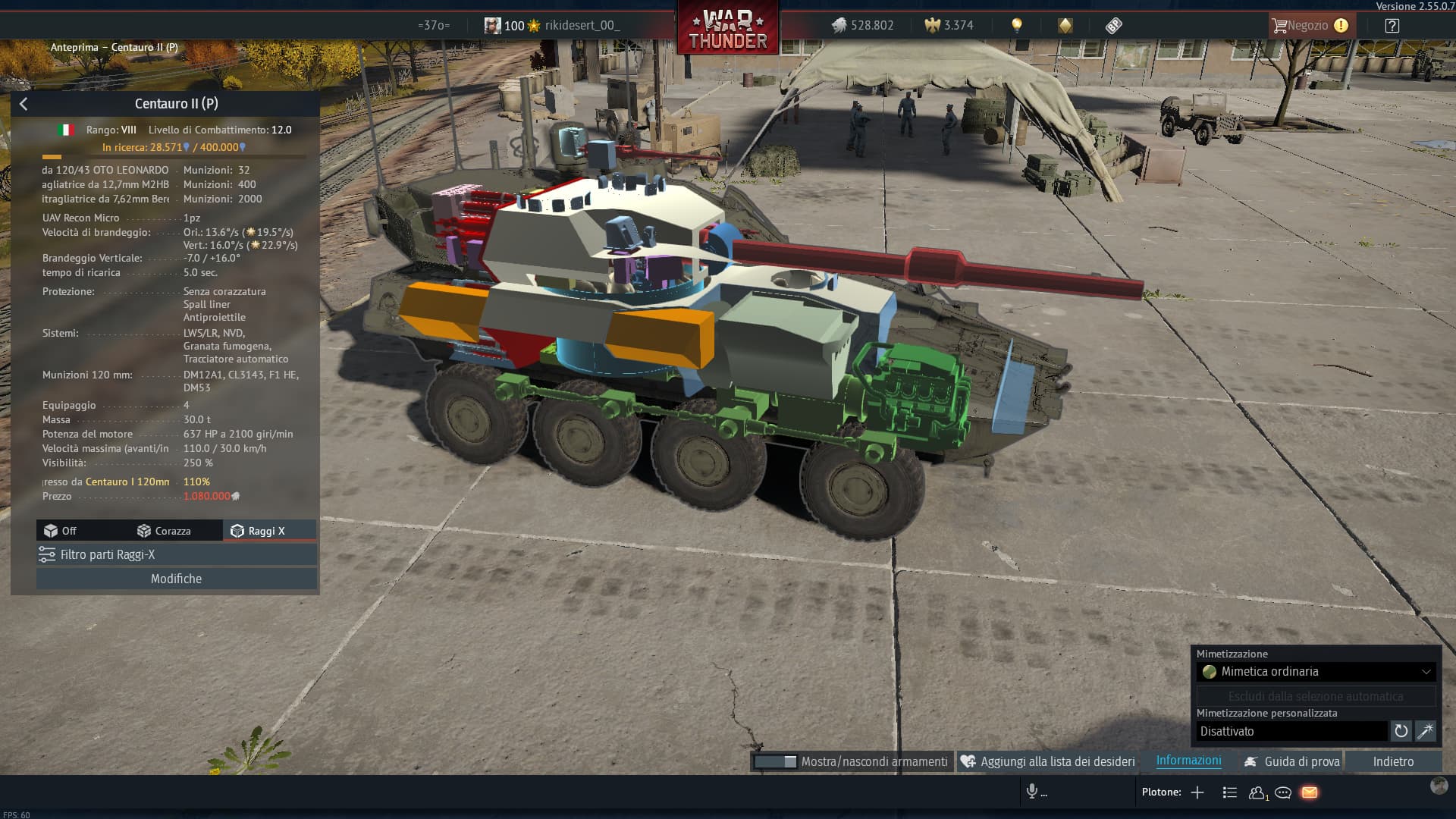Start the Guida di prova test drive

click(1292, 761)
